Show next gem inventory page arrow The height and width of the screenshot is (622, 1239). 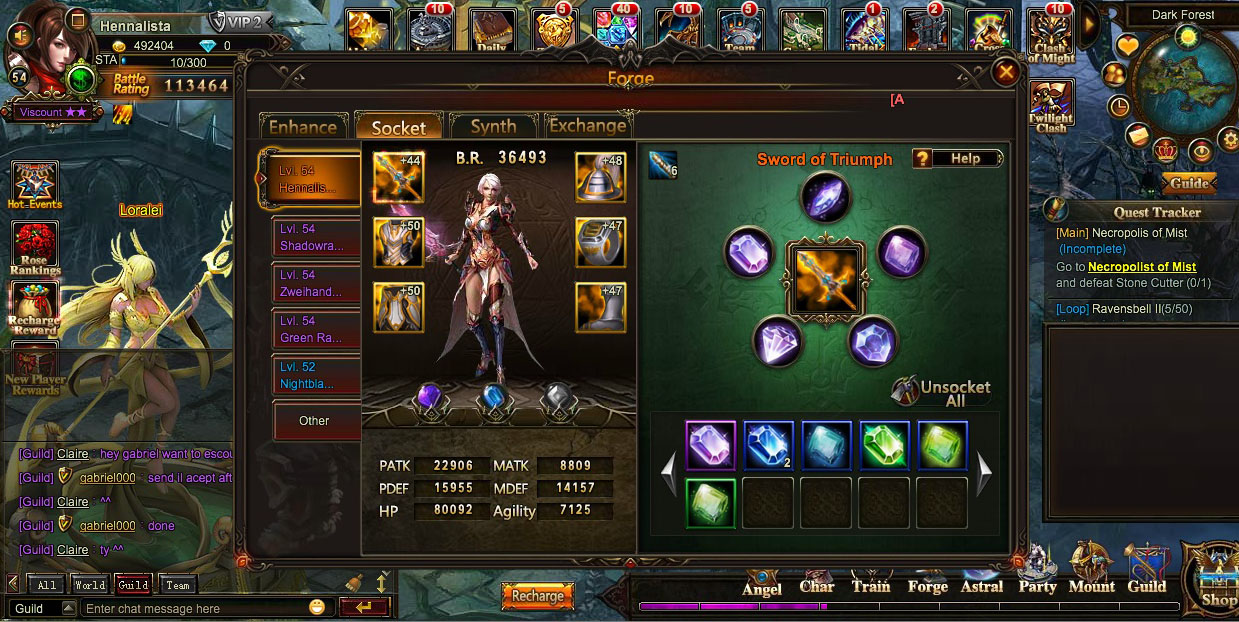coord(984,469)
